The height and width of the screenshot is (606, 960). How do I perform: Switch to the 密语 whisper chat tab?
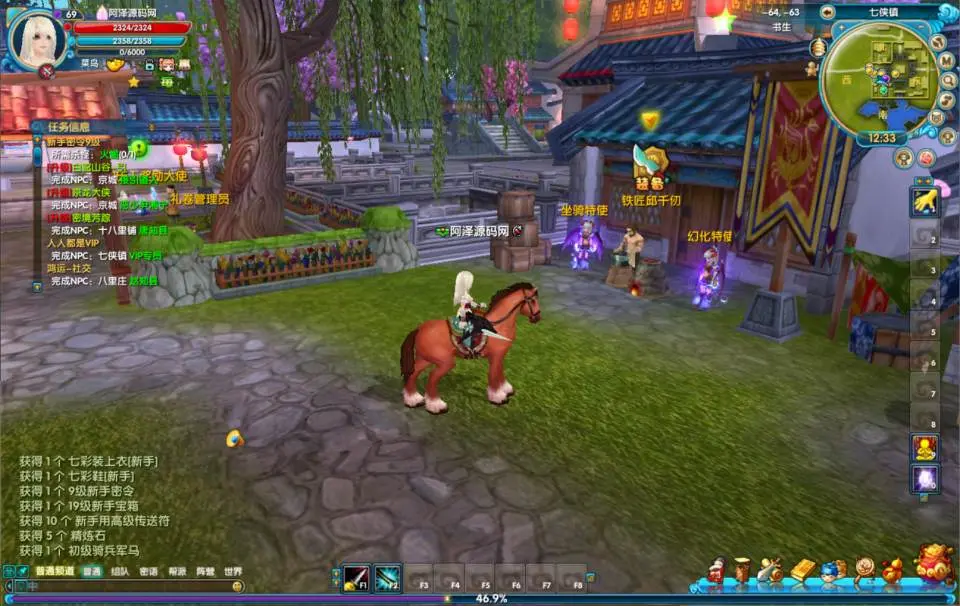pos(148,572)
